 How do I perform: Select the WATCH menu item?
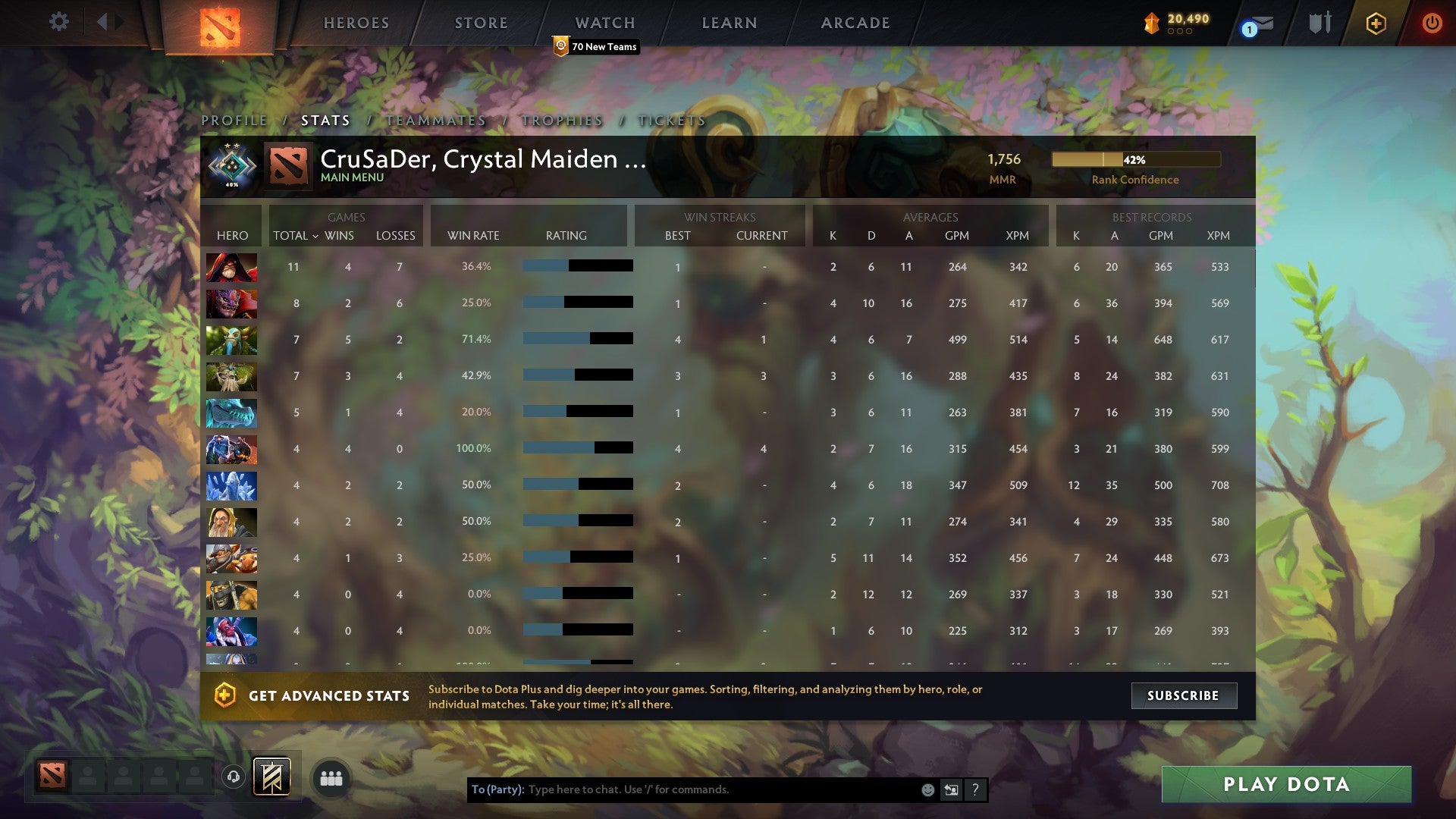(604, 23)
